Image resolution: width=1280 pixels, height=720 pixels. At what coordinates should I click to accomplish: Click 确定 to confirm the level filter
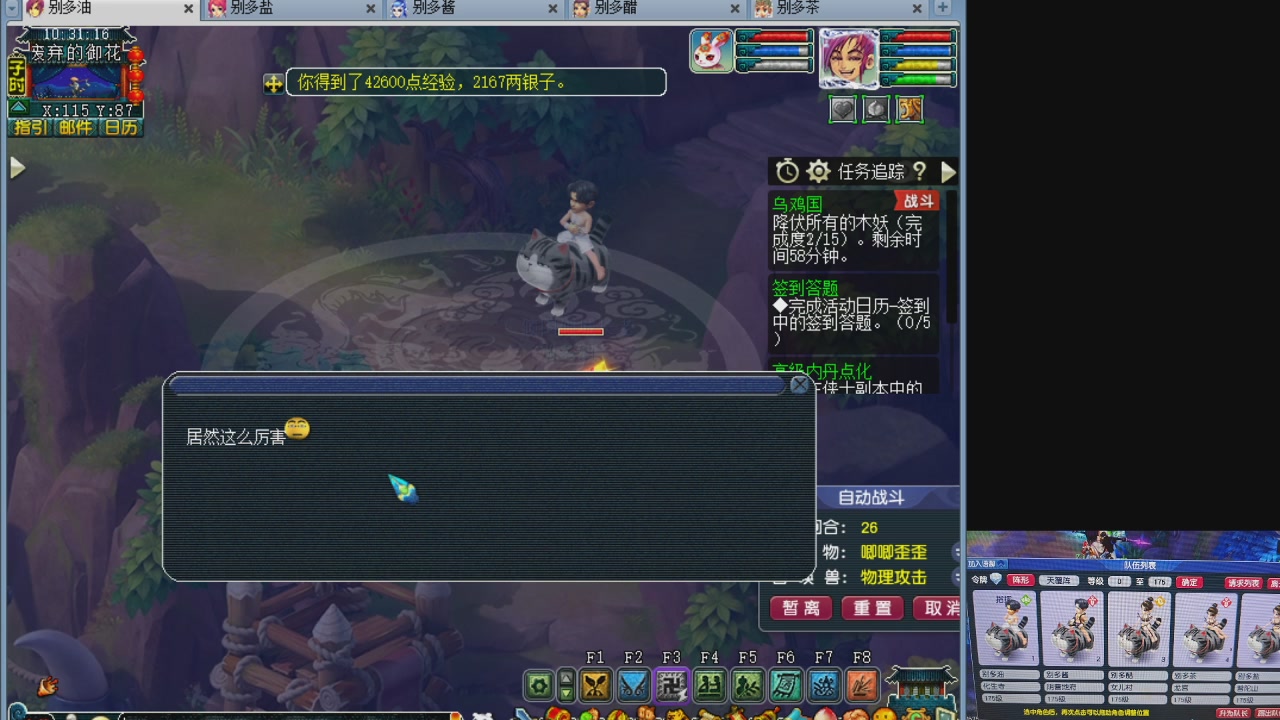(1189, 583)
